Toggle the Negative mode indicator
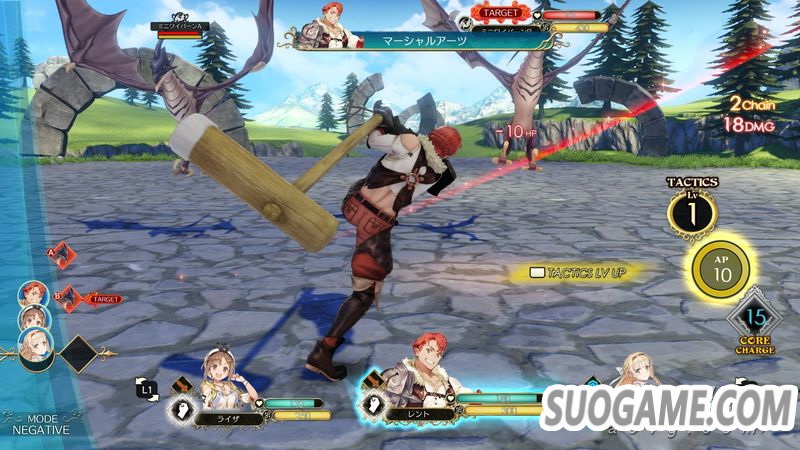Screen dimensions: 800x450 [41, 423]
